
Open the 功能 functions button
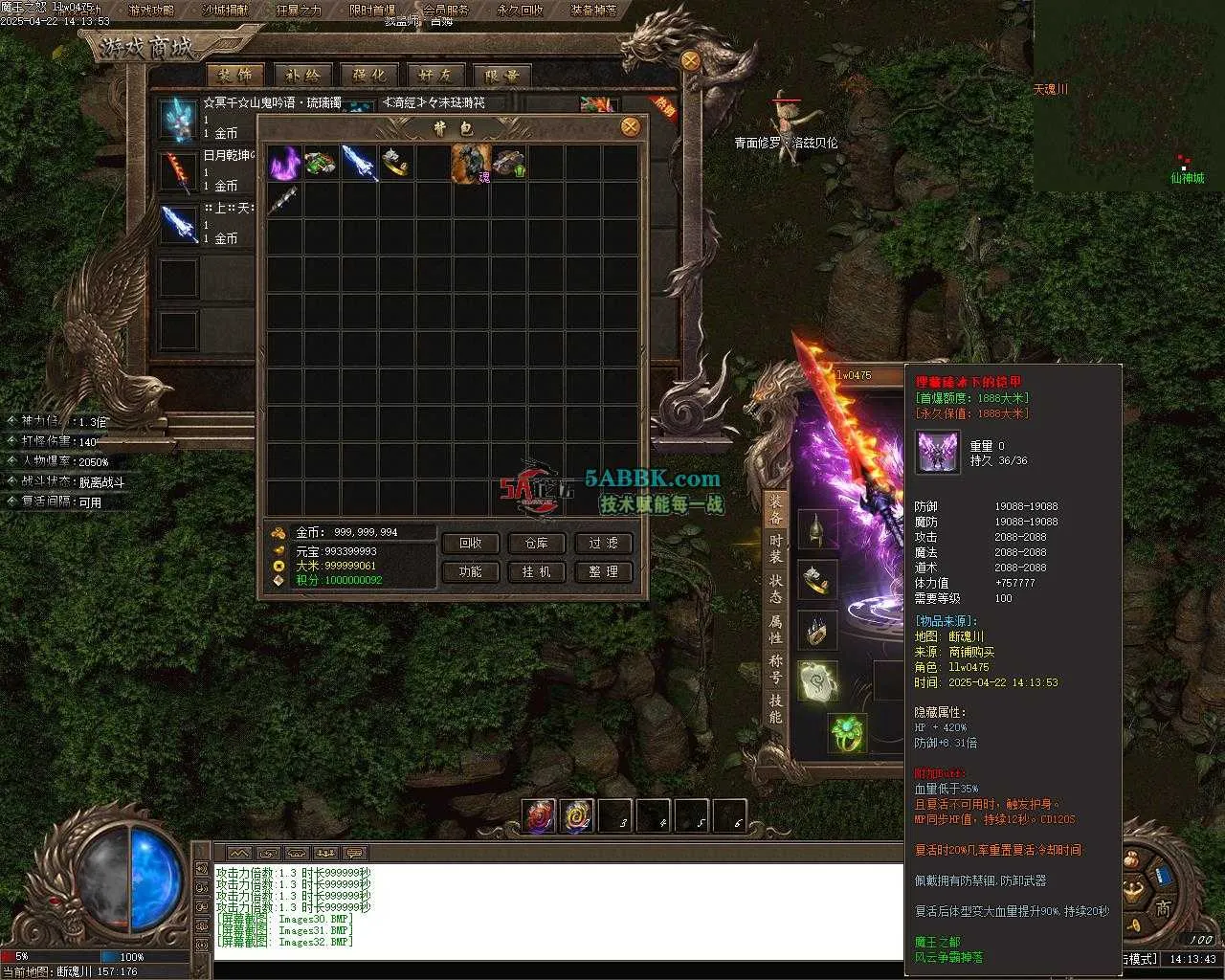click(x=470, y=571)
